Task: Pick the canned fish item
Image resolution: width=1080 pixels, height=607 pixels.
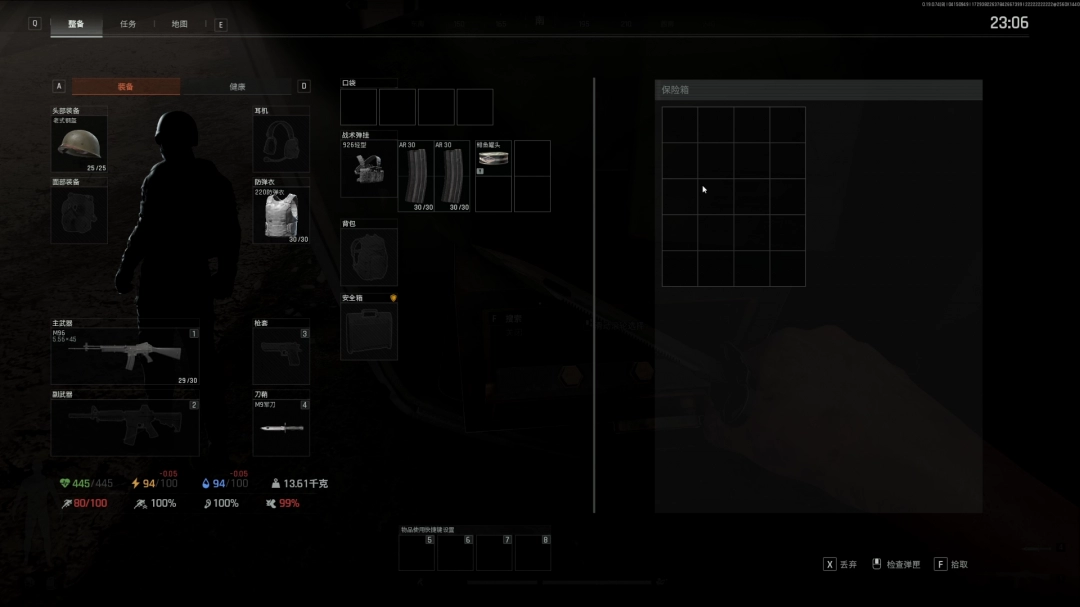Action: pyautogui.click(x=493, y=157)
